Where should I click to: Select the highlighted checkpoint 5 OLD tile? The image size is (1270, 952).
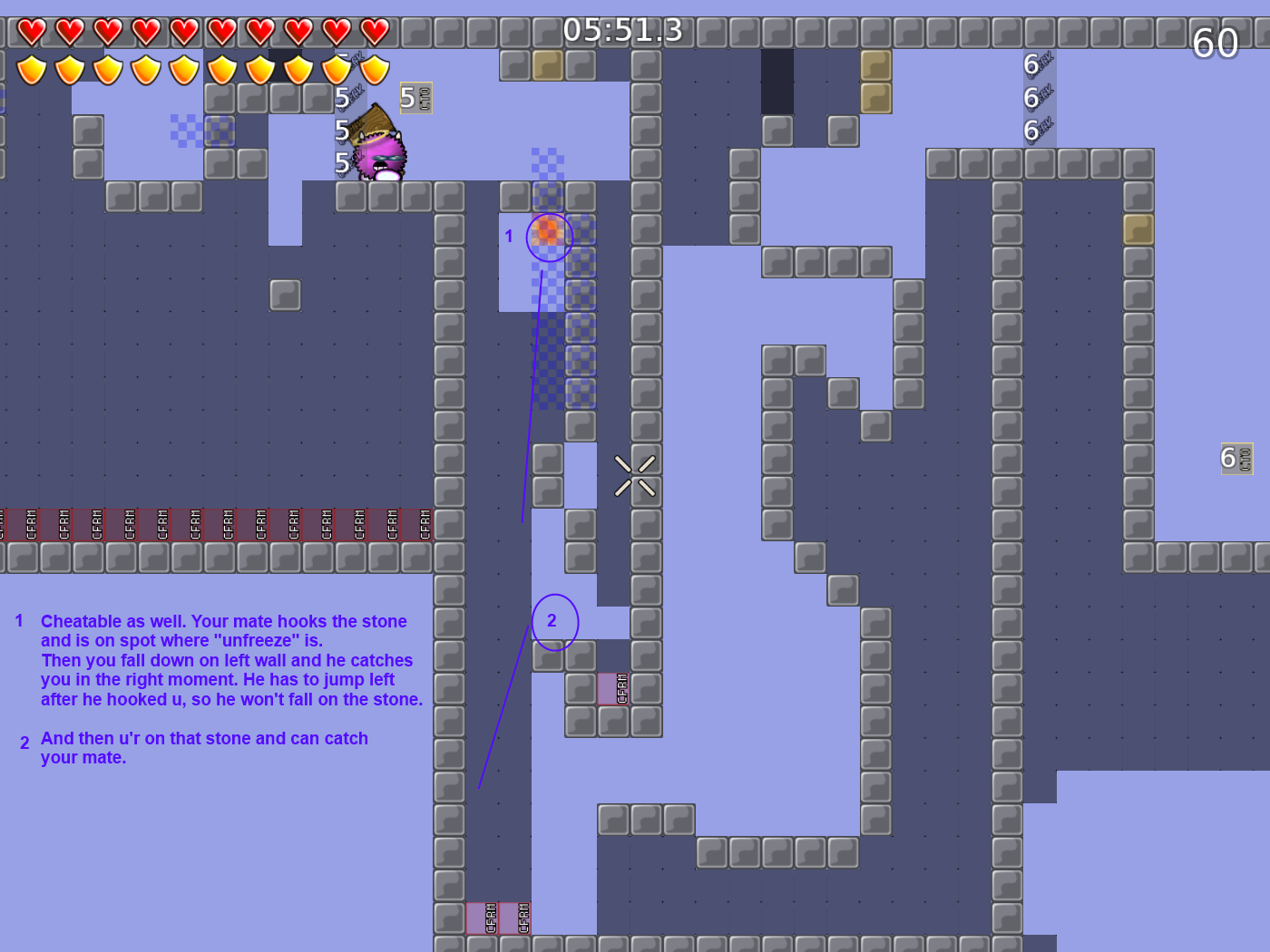point(415,97)
